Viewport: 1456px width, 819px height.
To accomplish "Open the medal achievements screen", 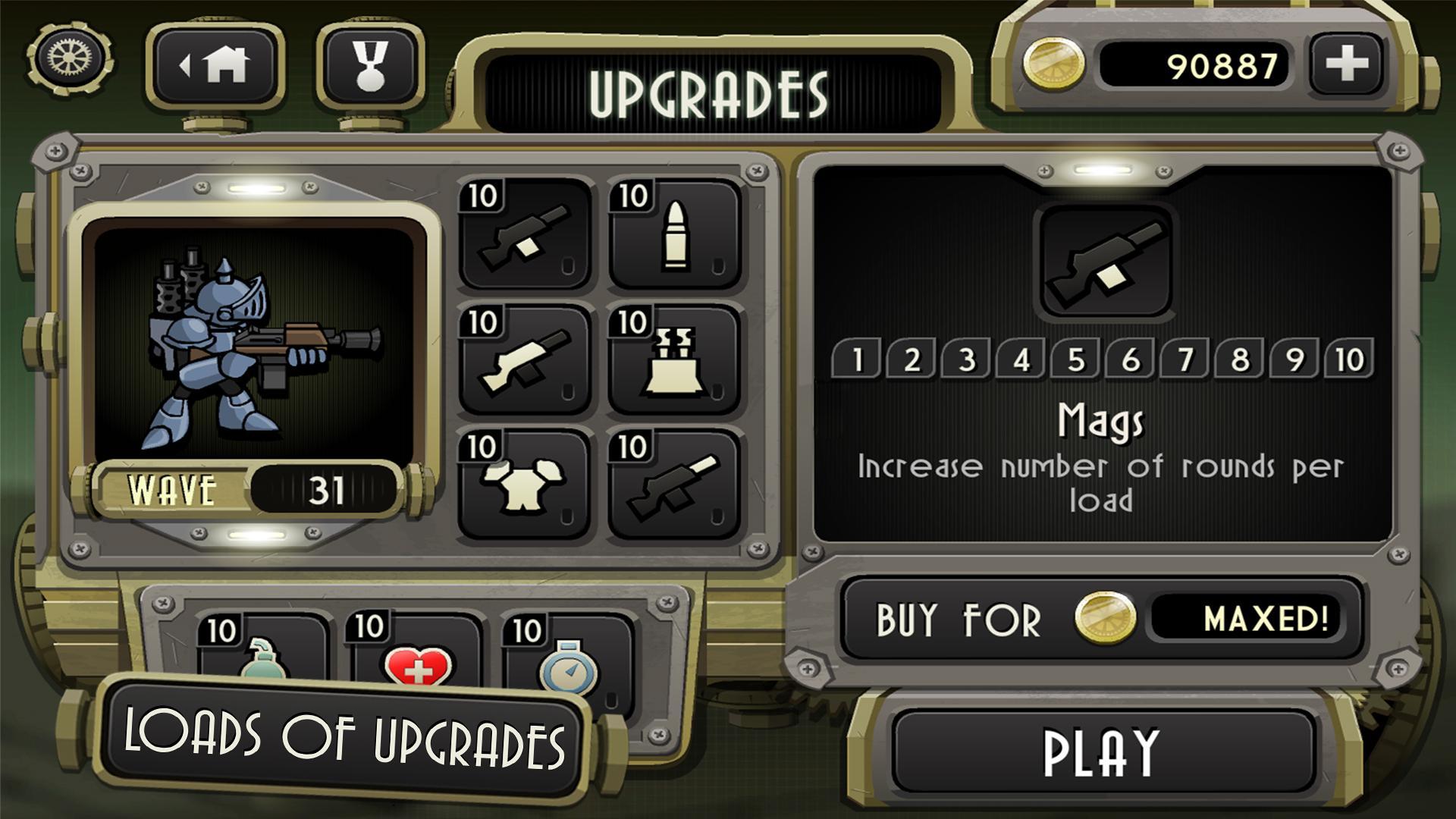I will point(371,66).
